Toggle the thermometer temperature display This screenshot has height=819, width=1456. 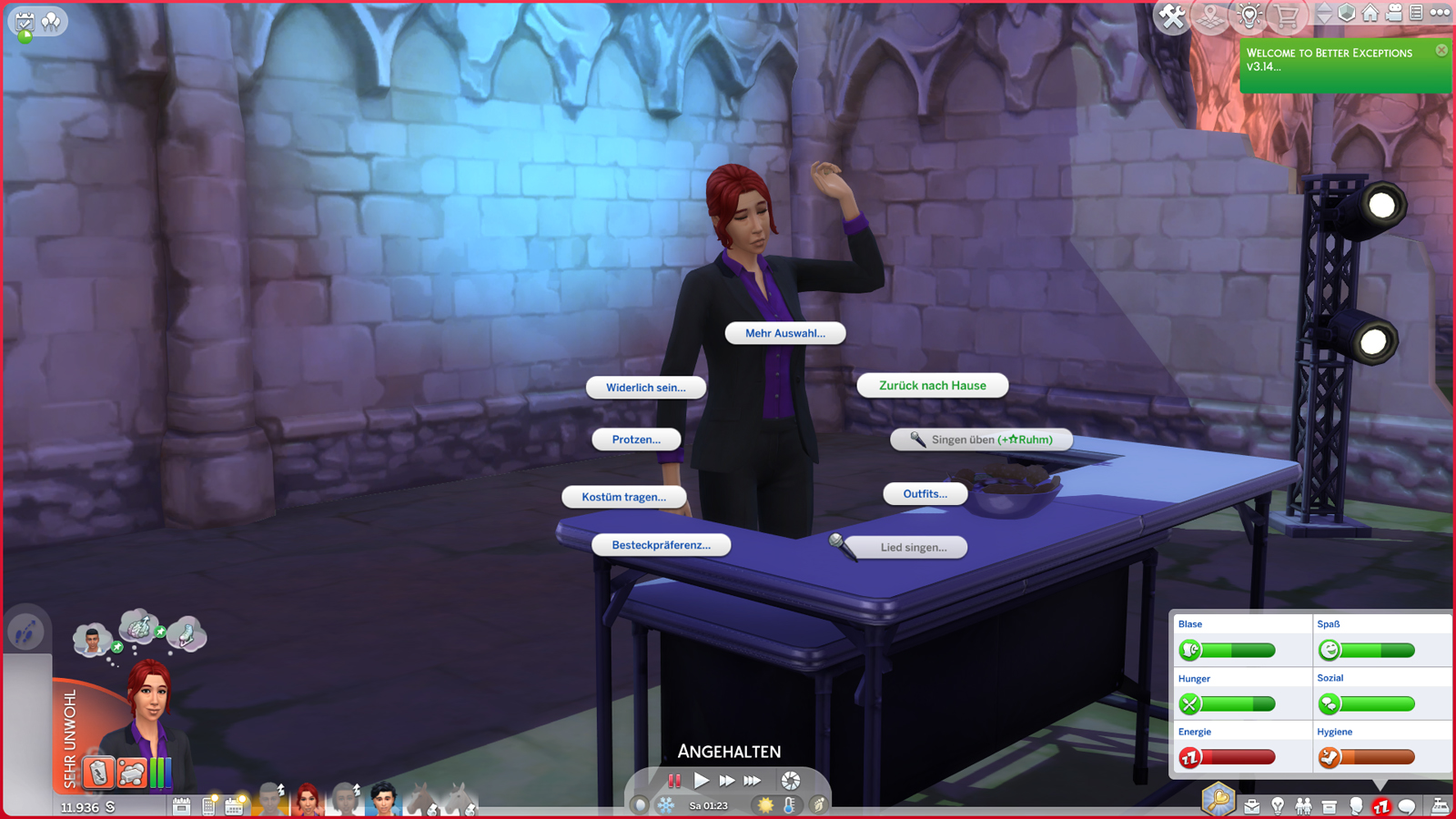tap(791, 804)
